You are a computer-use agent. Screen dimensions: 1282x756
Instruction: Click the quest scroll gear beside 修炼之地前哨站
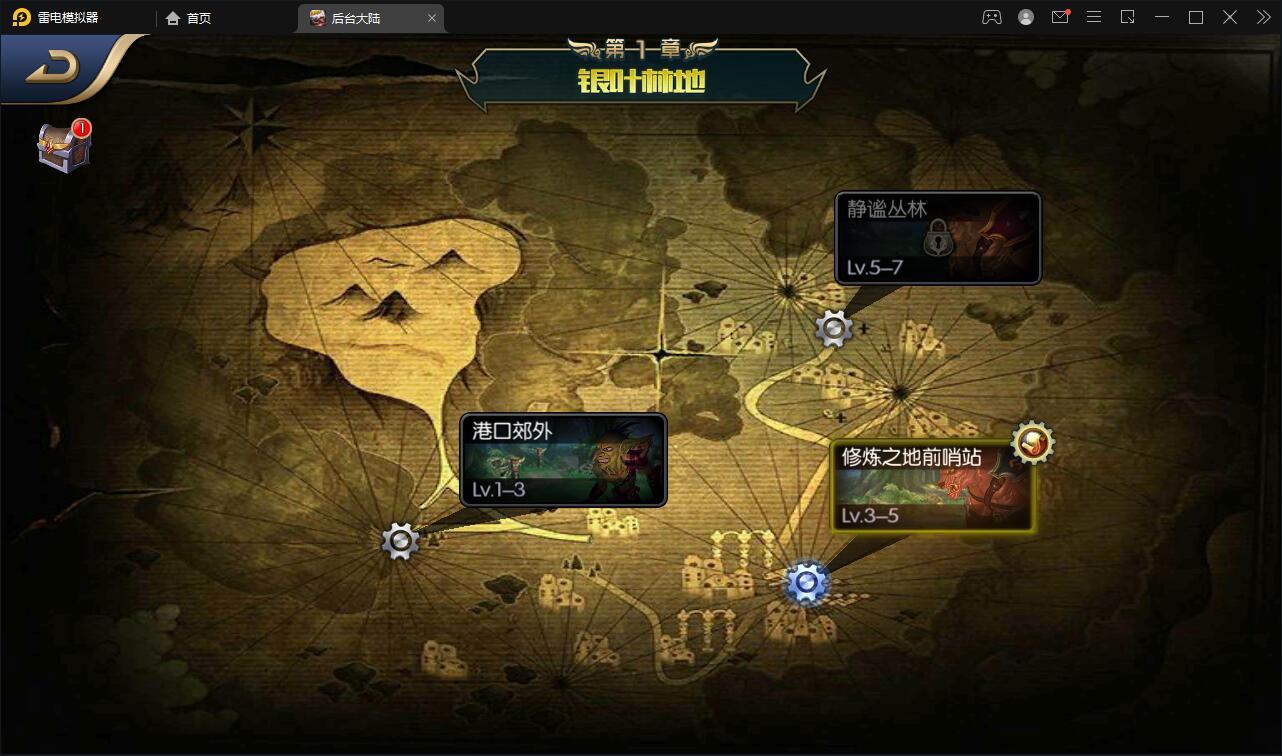(x=1031, y=443)
